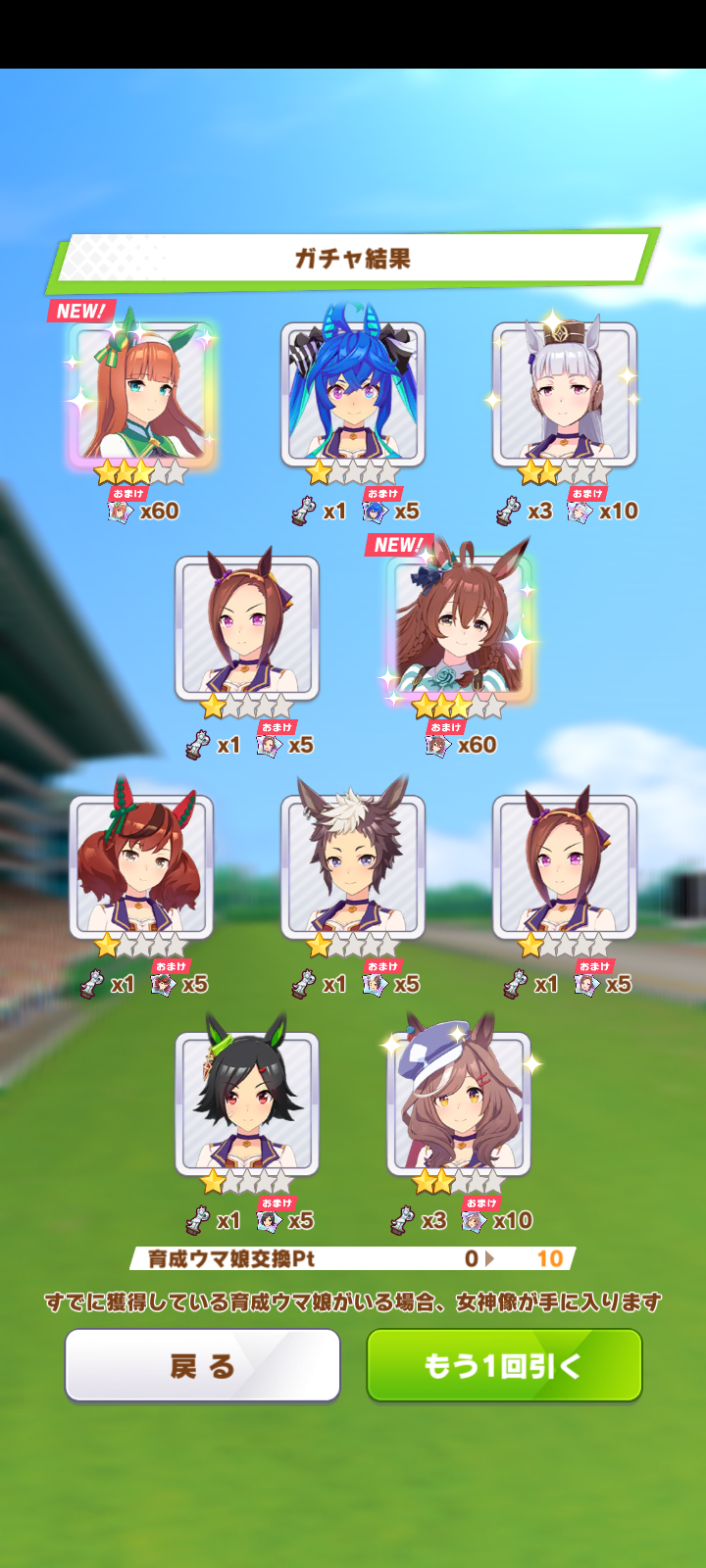Select the red twin-tail girl portrait
Screen dimensions: 706x1568
click(x=141, y=867)
